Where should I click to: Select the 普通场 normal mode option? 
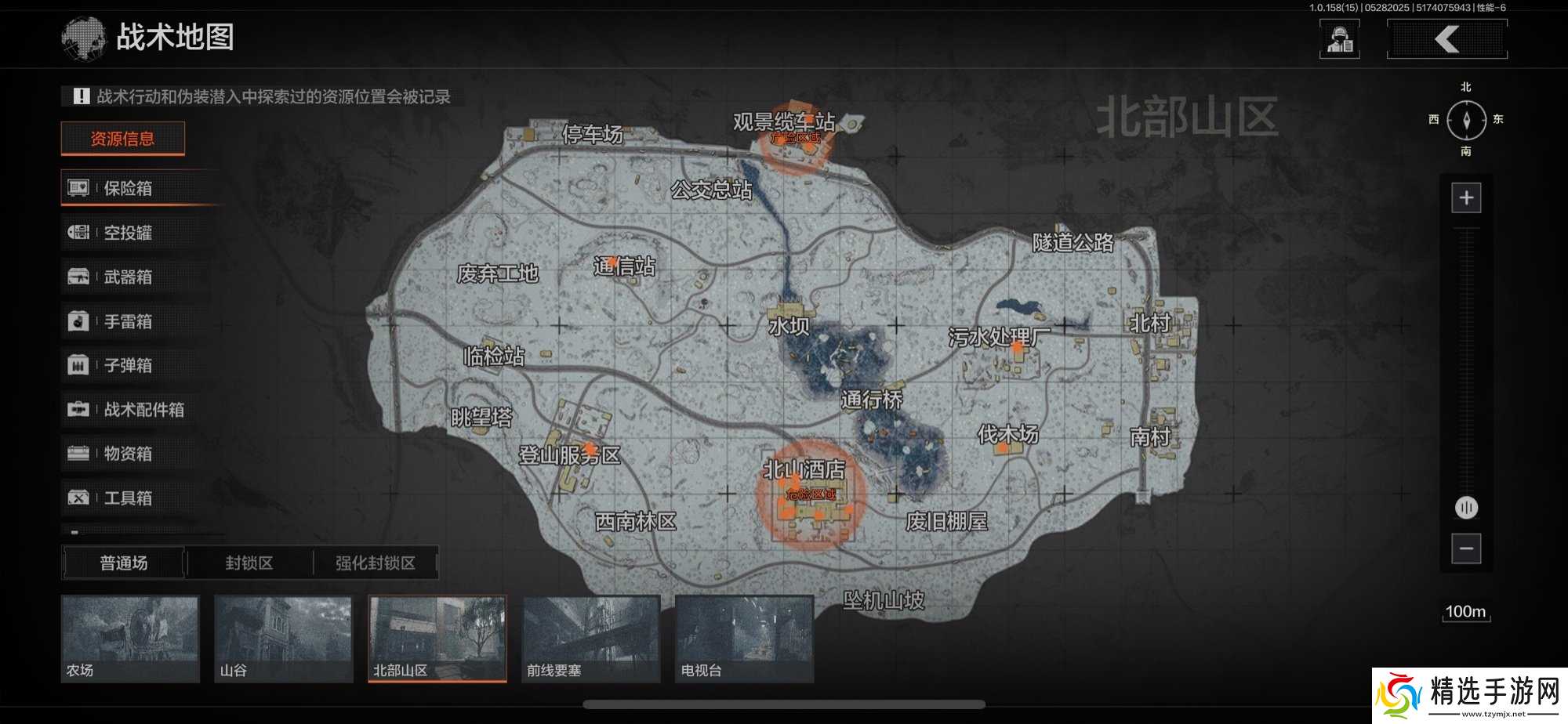pos(123,563)
